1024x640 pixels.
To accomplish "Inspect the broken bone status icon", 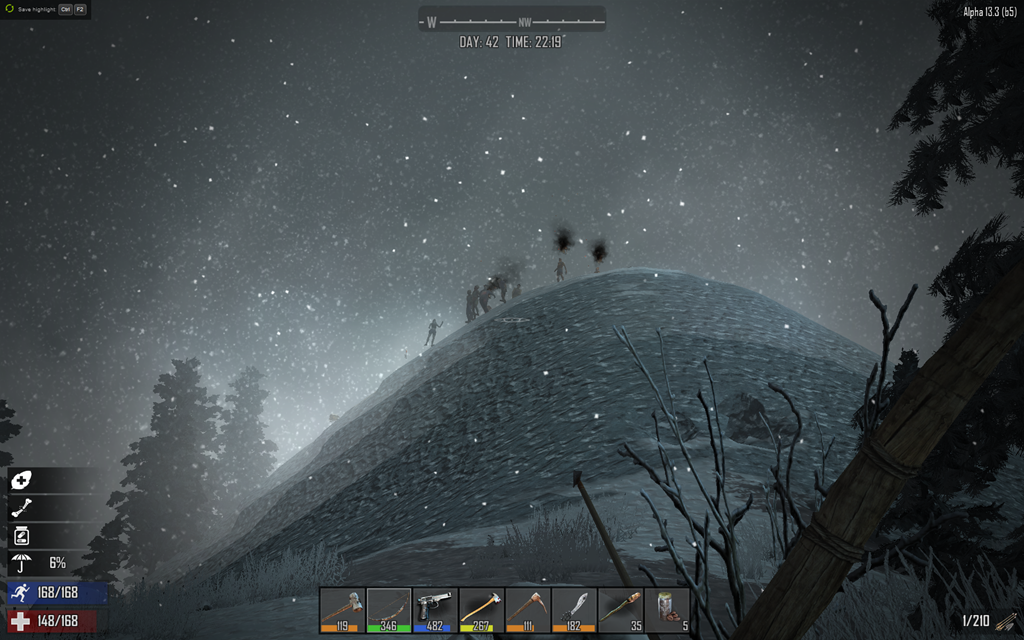I will 21,509.
